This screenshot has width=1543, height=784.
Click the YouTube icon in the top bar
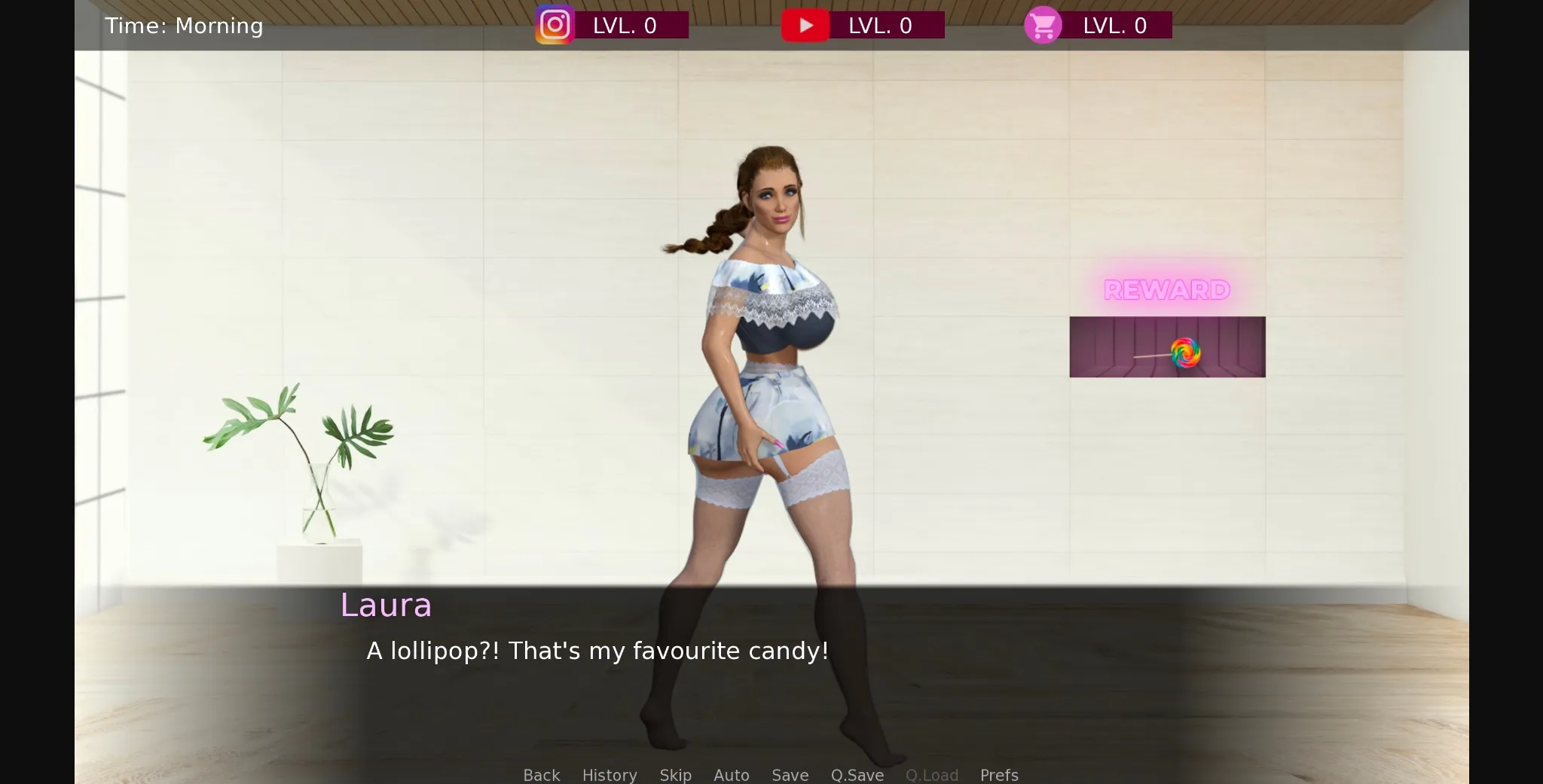click(807, 25)
